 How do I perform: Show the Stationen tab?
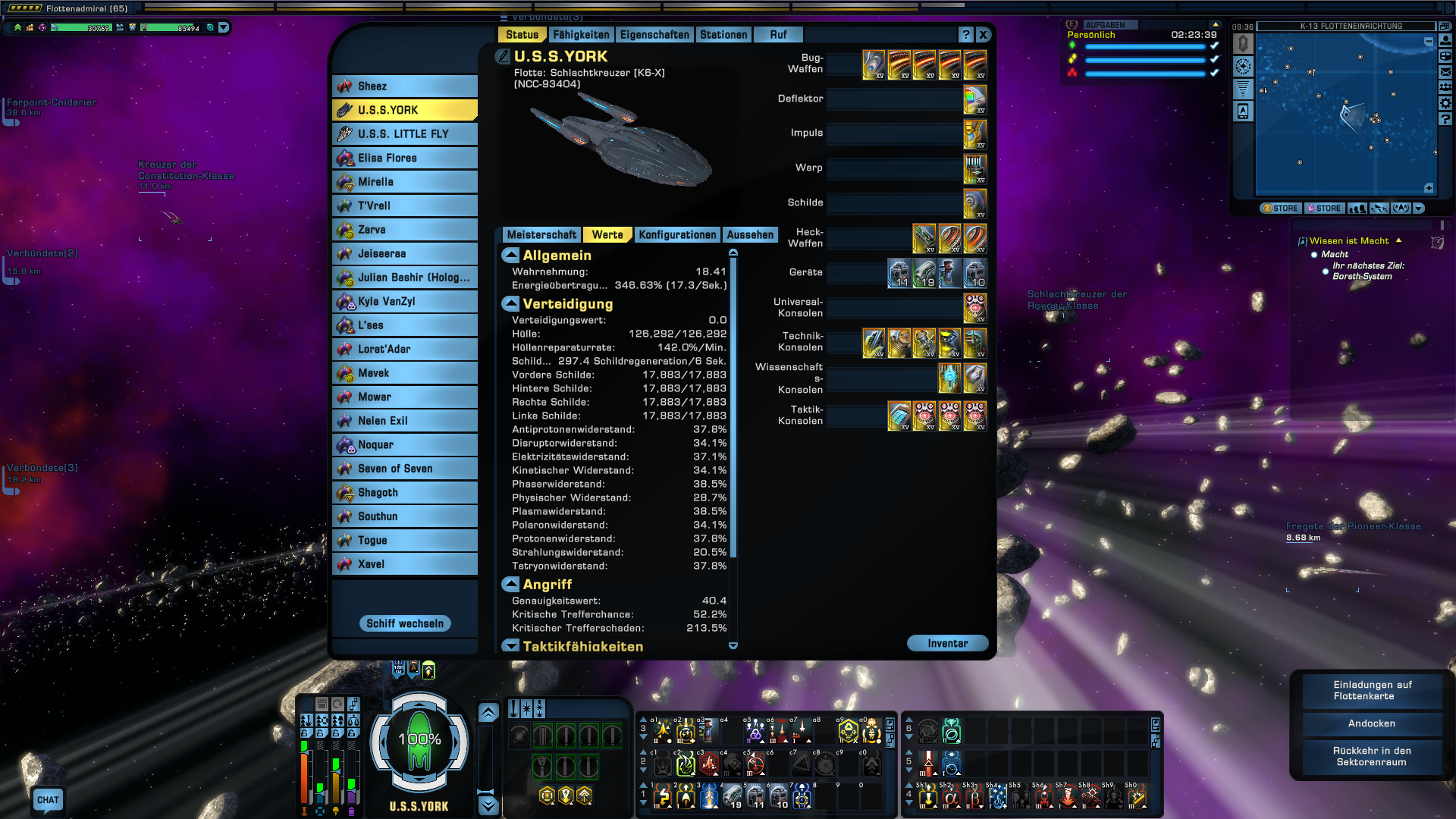(723, 35)
